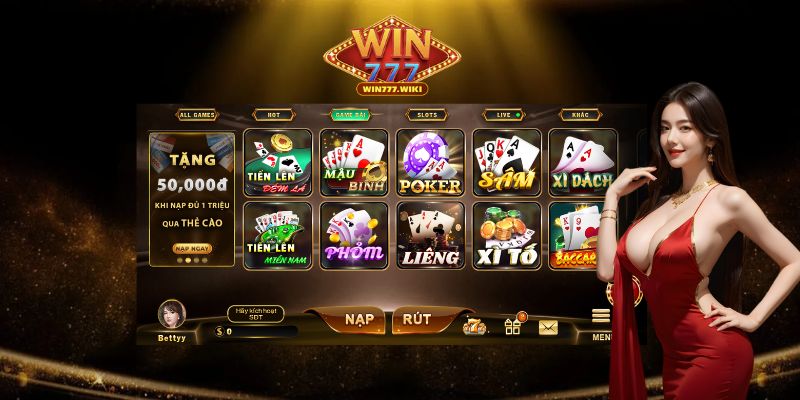Play the Poker game tile

click(430, 162)
